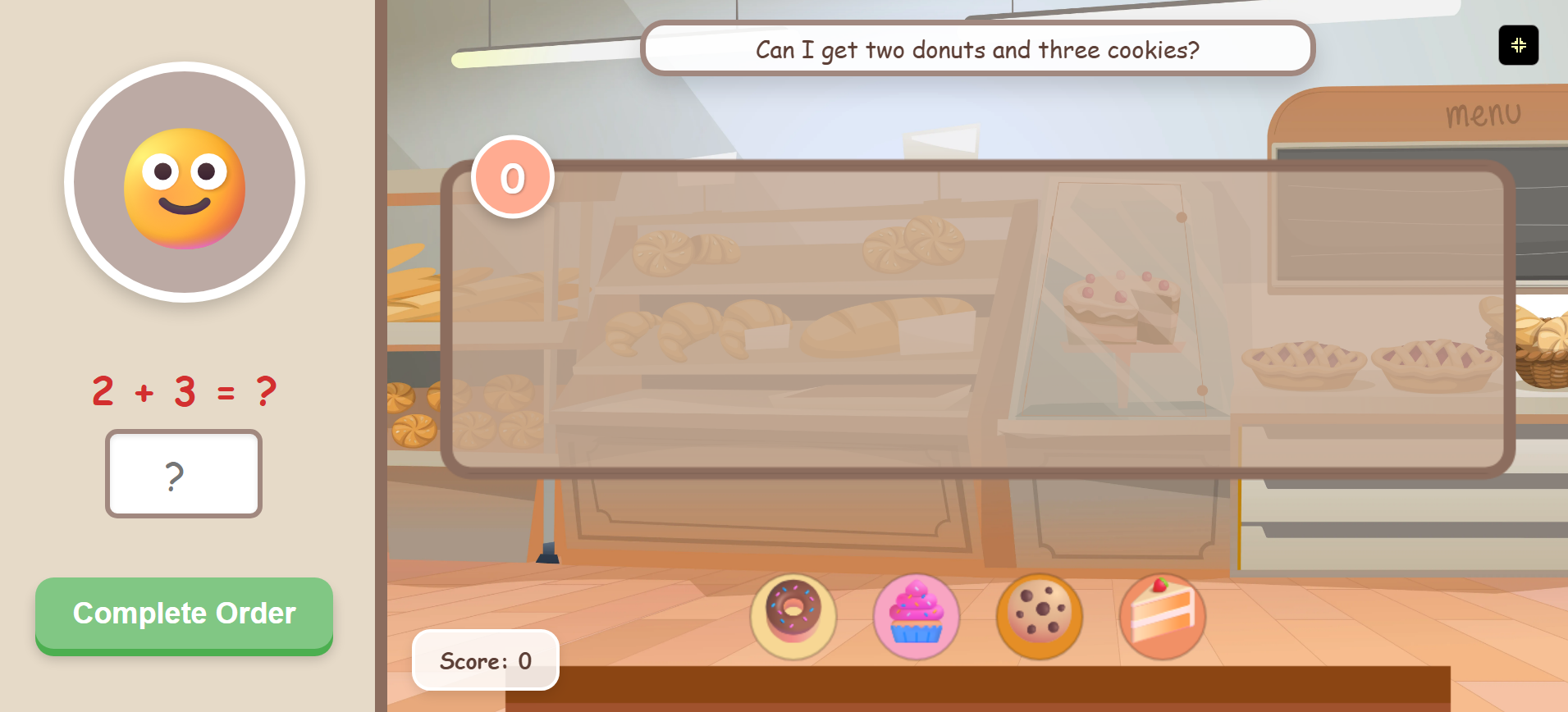
Task: Choose the chocolate chip cookie icon
Action: 1039,616
